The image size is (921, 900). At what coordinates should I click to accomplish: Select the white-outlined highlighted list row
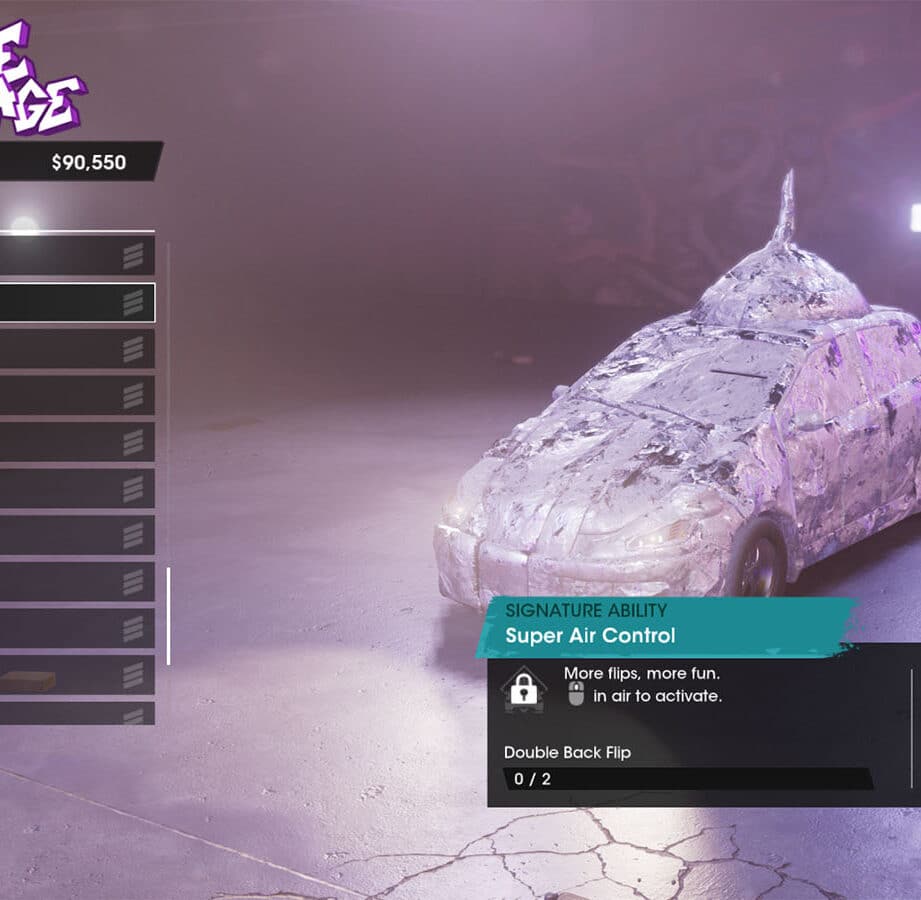click(76, 302)
